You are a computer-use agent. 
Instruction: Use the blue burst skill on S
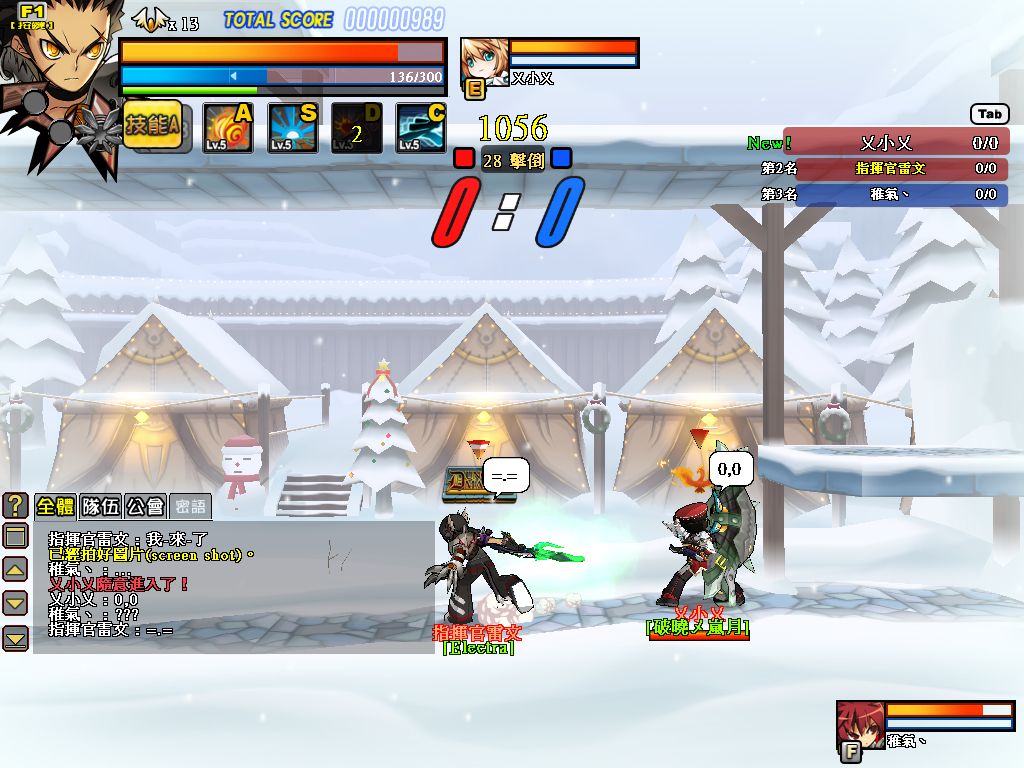[292, 128]
